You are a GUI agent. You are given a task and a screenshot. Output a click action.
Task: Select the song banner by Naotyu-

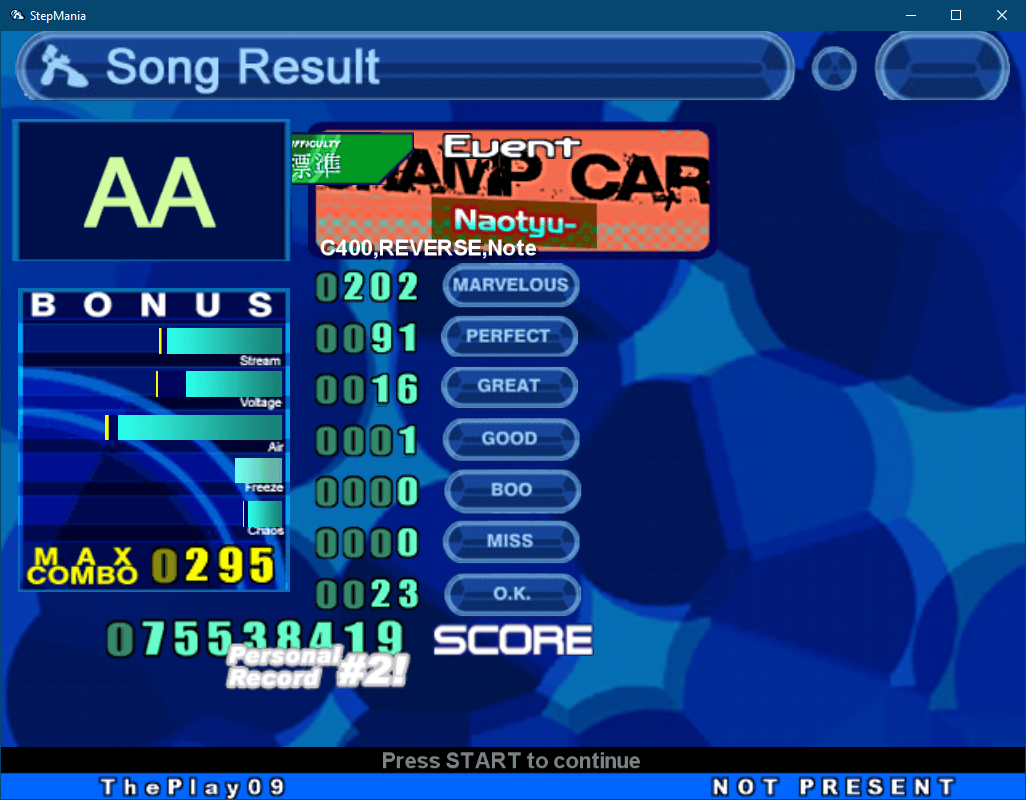coord(513,190)
